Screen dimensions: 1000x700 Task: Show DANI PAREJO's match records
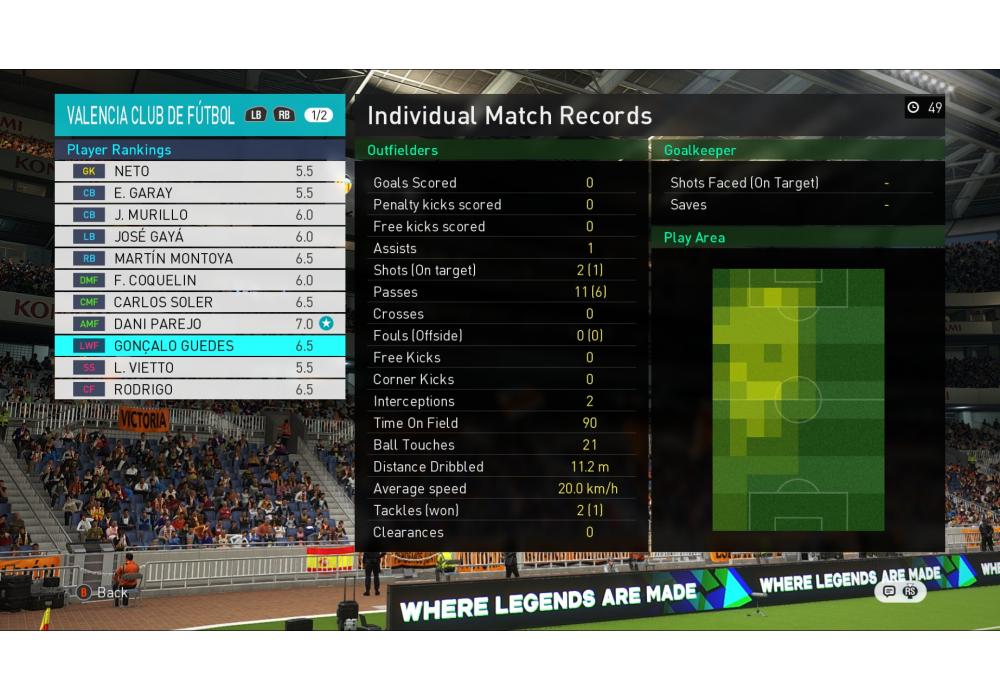(x=199, y=324)
